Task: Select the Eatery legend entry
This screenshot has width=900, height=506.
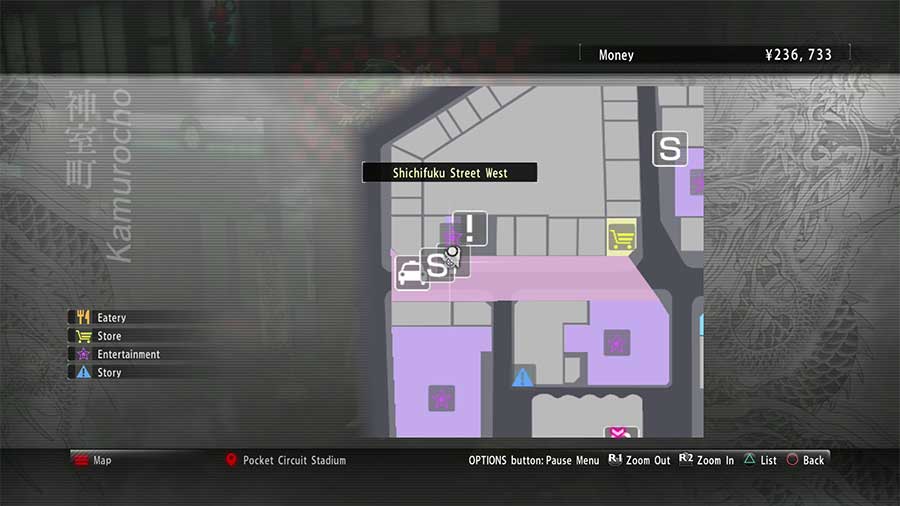Action: pos(110,318)
